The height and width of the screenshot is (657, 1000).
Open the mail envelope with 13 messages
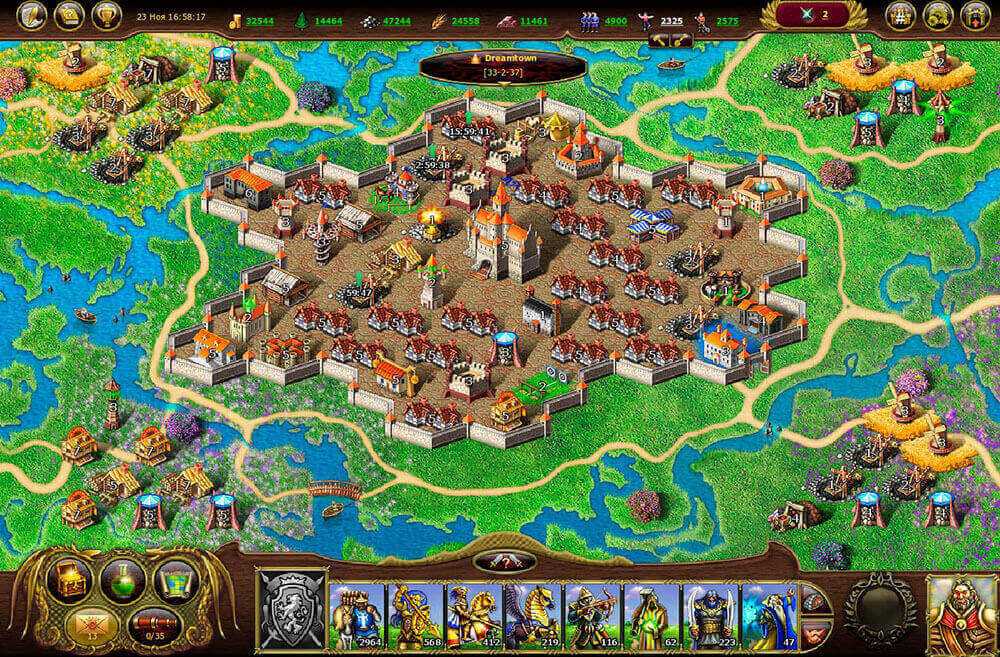click(x=94, y=626)
